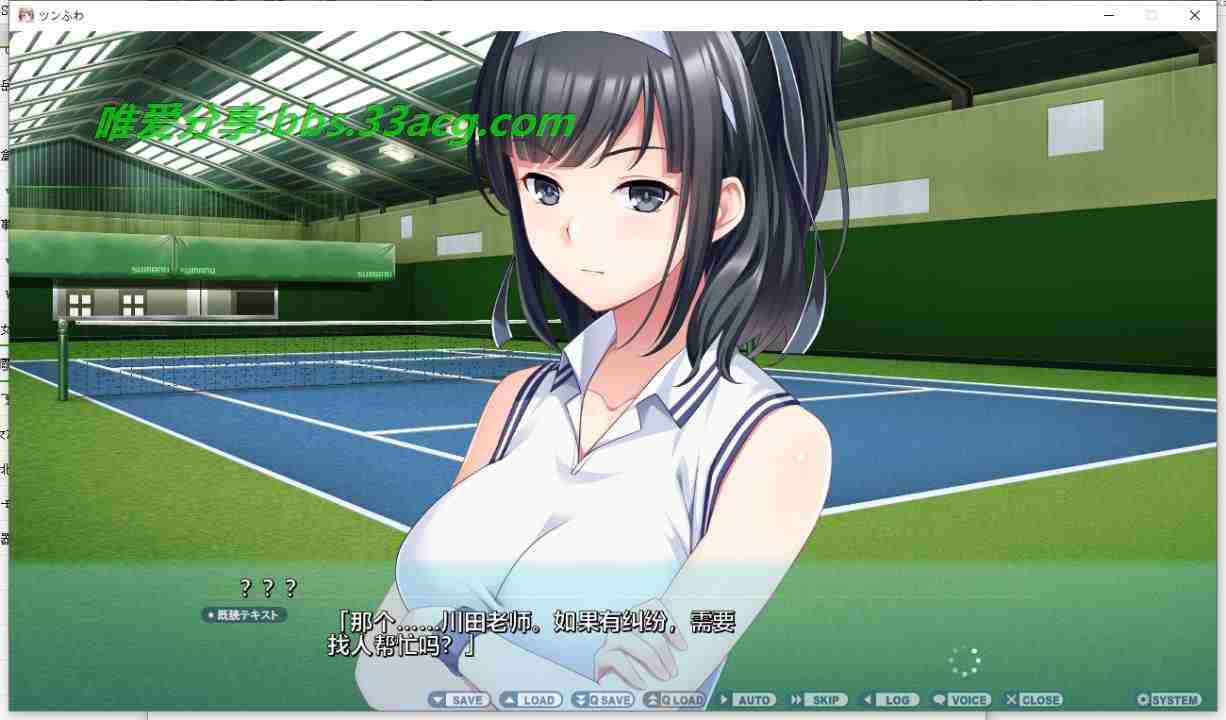Screen dimensions: 1226x720
Task: Activate SKIP mode
Action: (816, 700)
